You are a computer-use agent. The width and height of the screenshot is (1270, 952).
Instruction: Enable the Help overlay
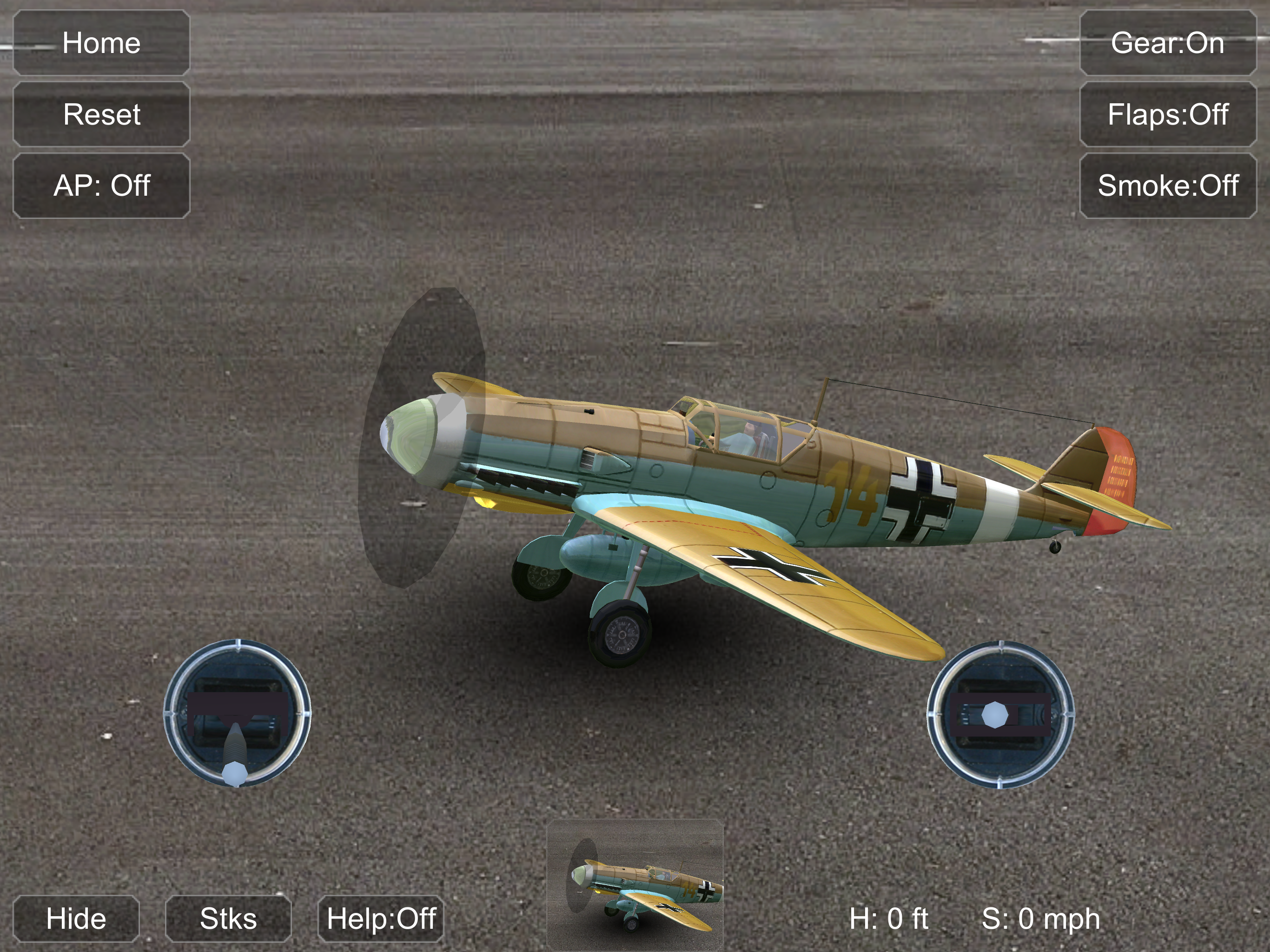[381, 918]
